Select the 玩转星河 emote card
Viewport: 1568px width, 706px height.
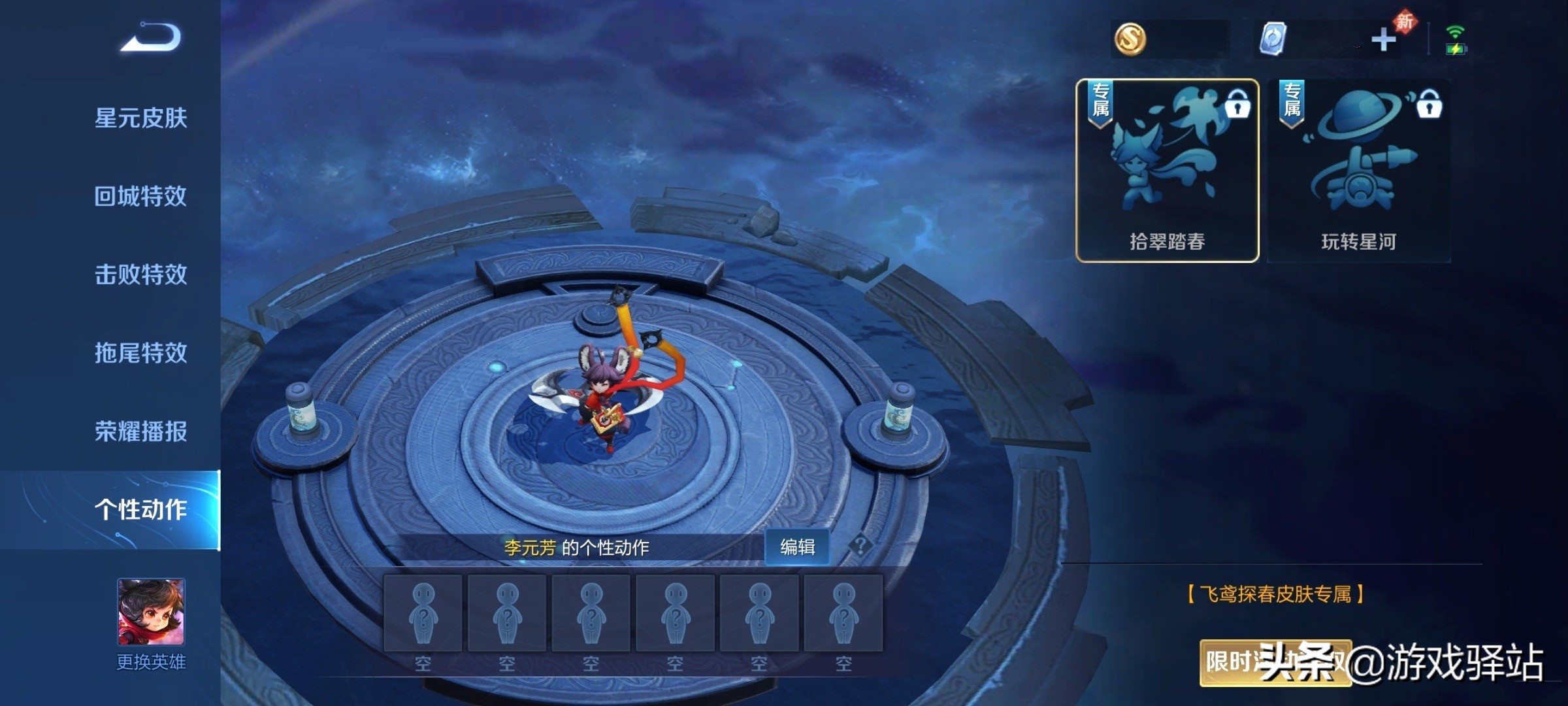point(1358,171)
